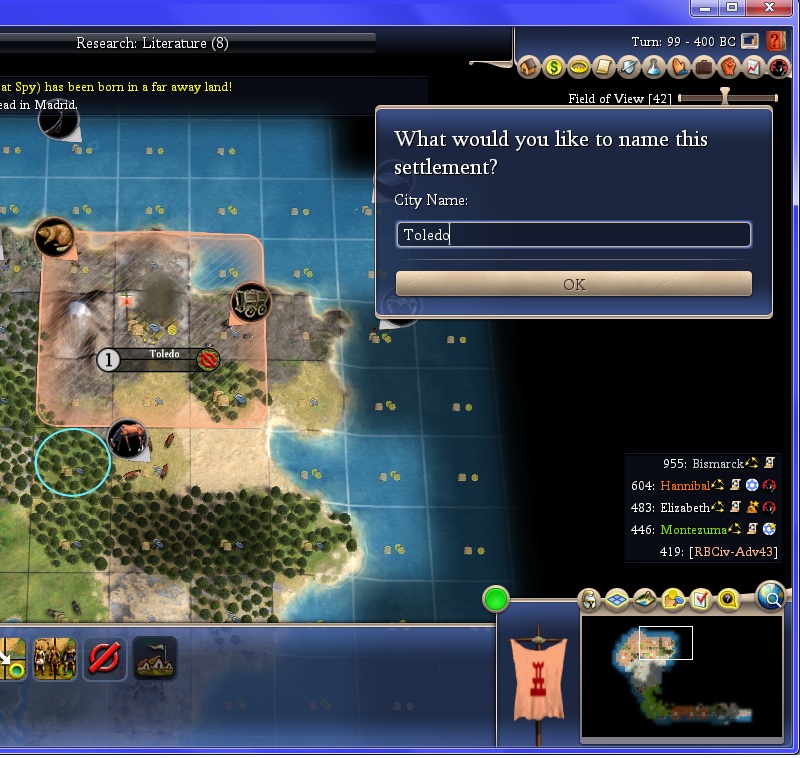Open the Civilopedia red question mark book
Image resolution: width=800 pixels, height=758 pixels.
click(776, 42)
